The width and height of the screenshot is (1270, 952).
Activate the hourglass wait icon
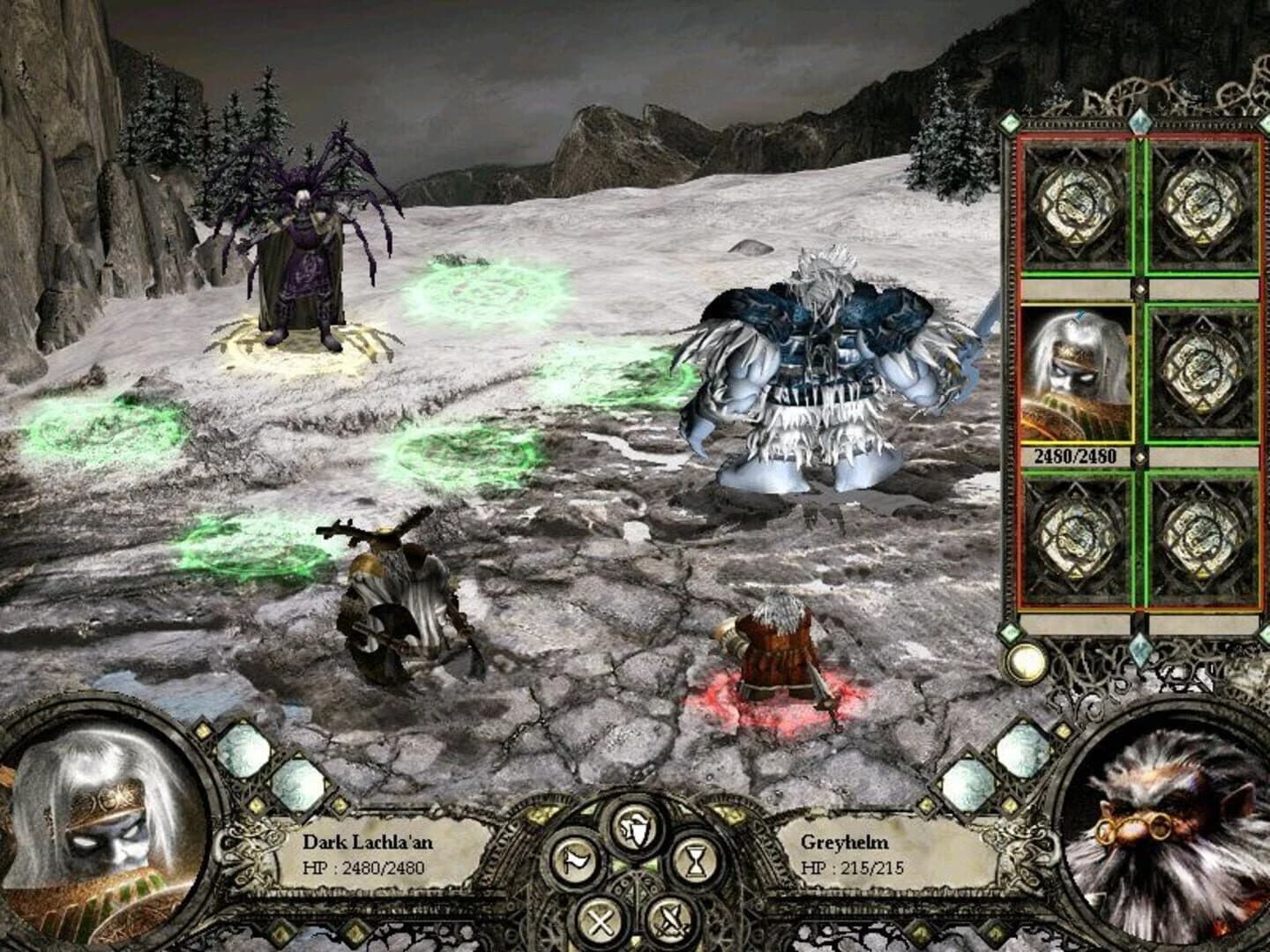click(695, 860)
